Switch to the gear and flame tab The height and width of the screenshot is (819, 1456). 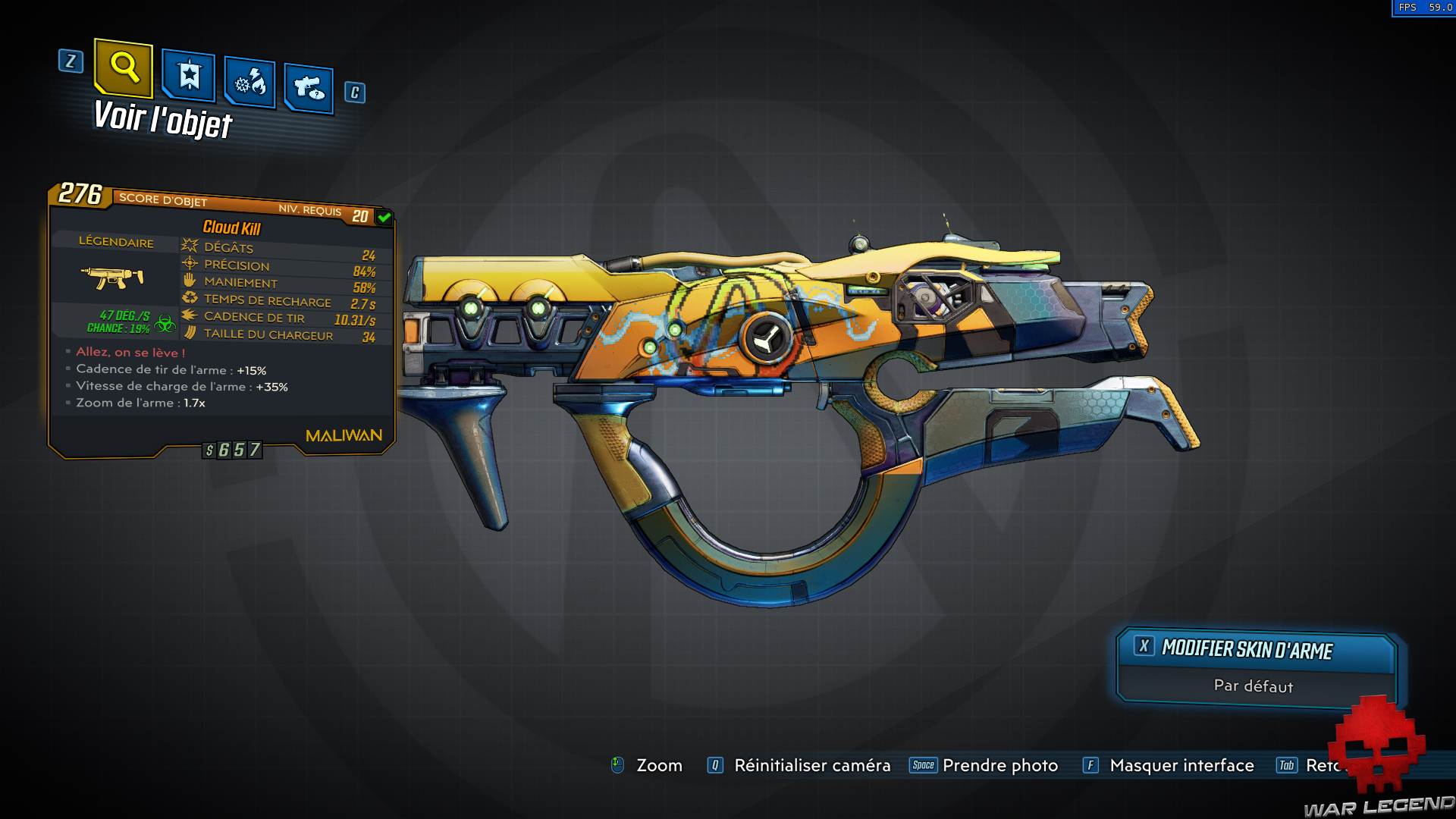click(250, 82)
